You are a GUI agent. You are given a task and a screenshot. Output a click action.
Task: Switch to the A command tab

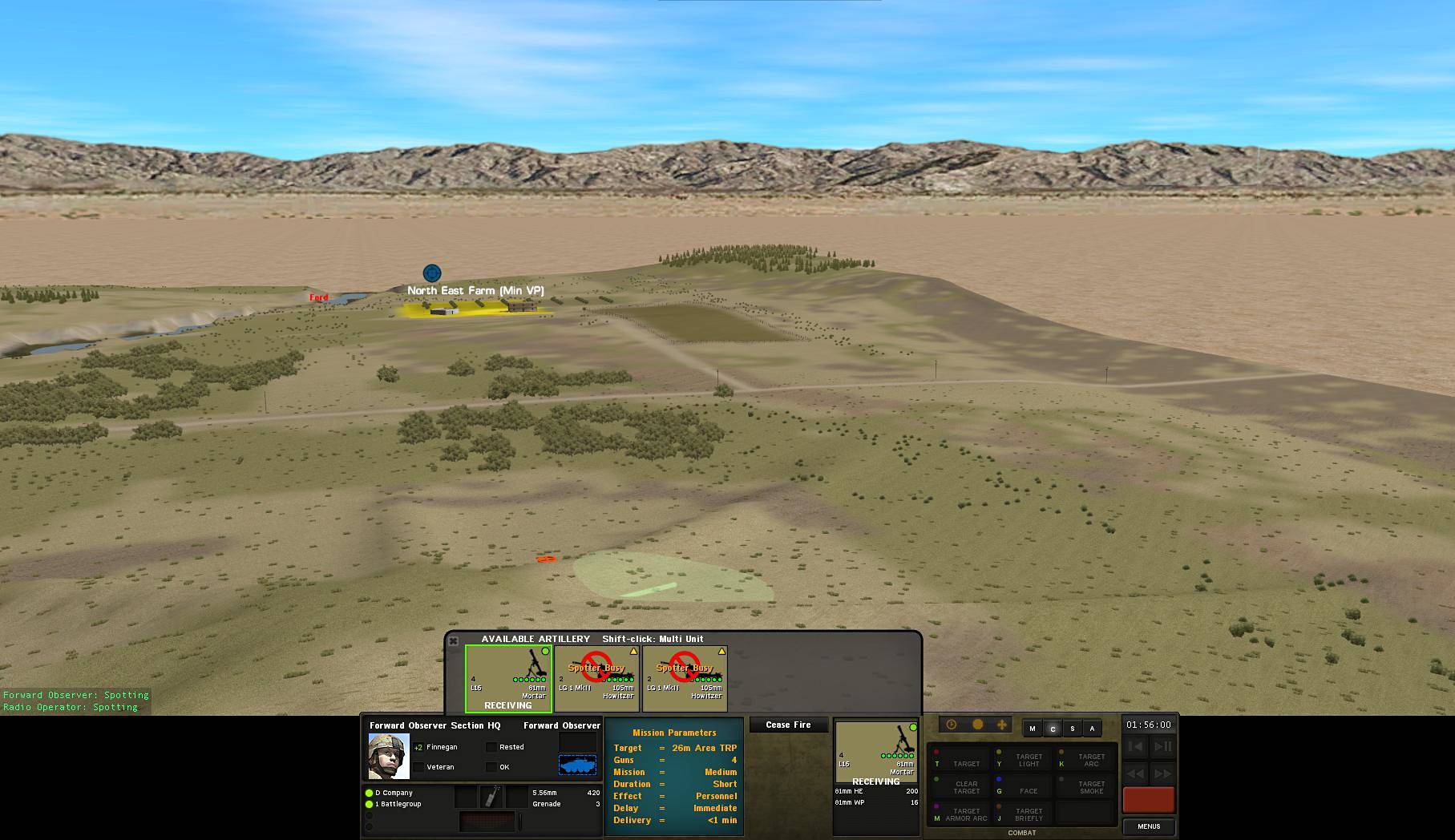click(1092, 729)
